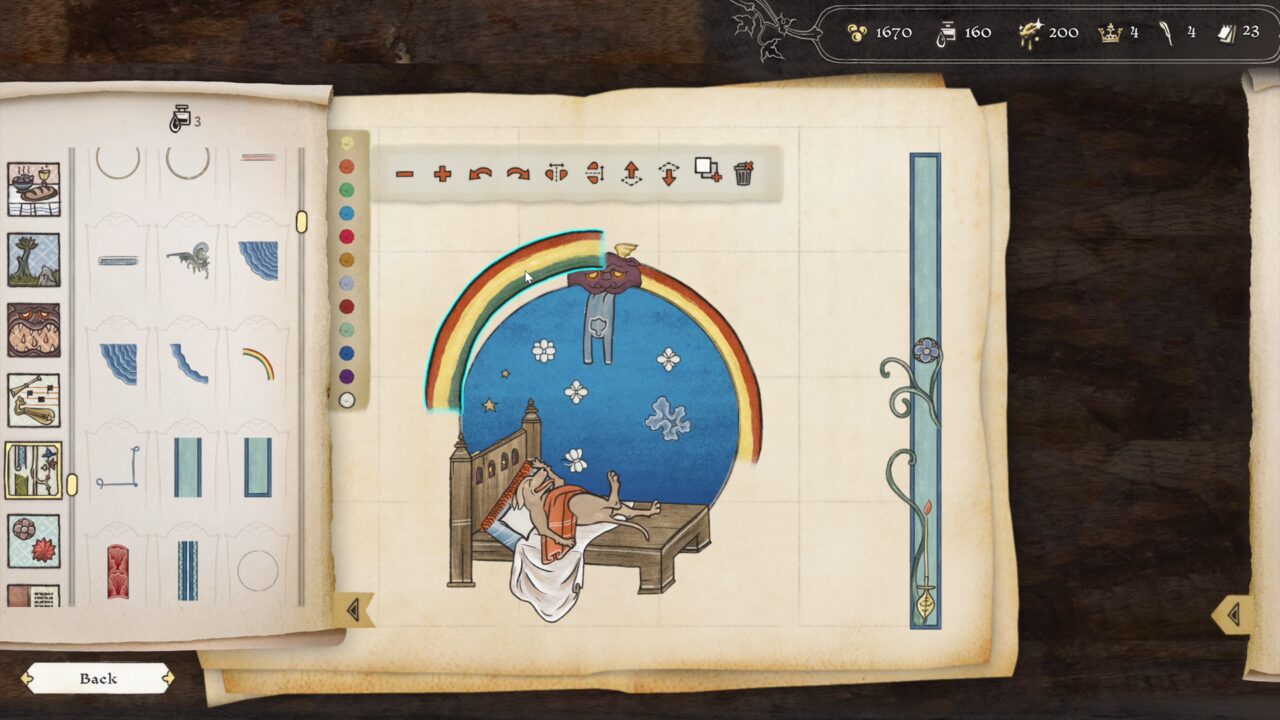Delete the element with the trash icon
This screenshot has width=1280, height=720.
tap(744, 172)
